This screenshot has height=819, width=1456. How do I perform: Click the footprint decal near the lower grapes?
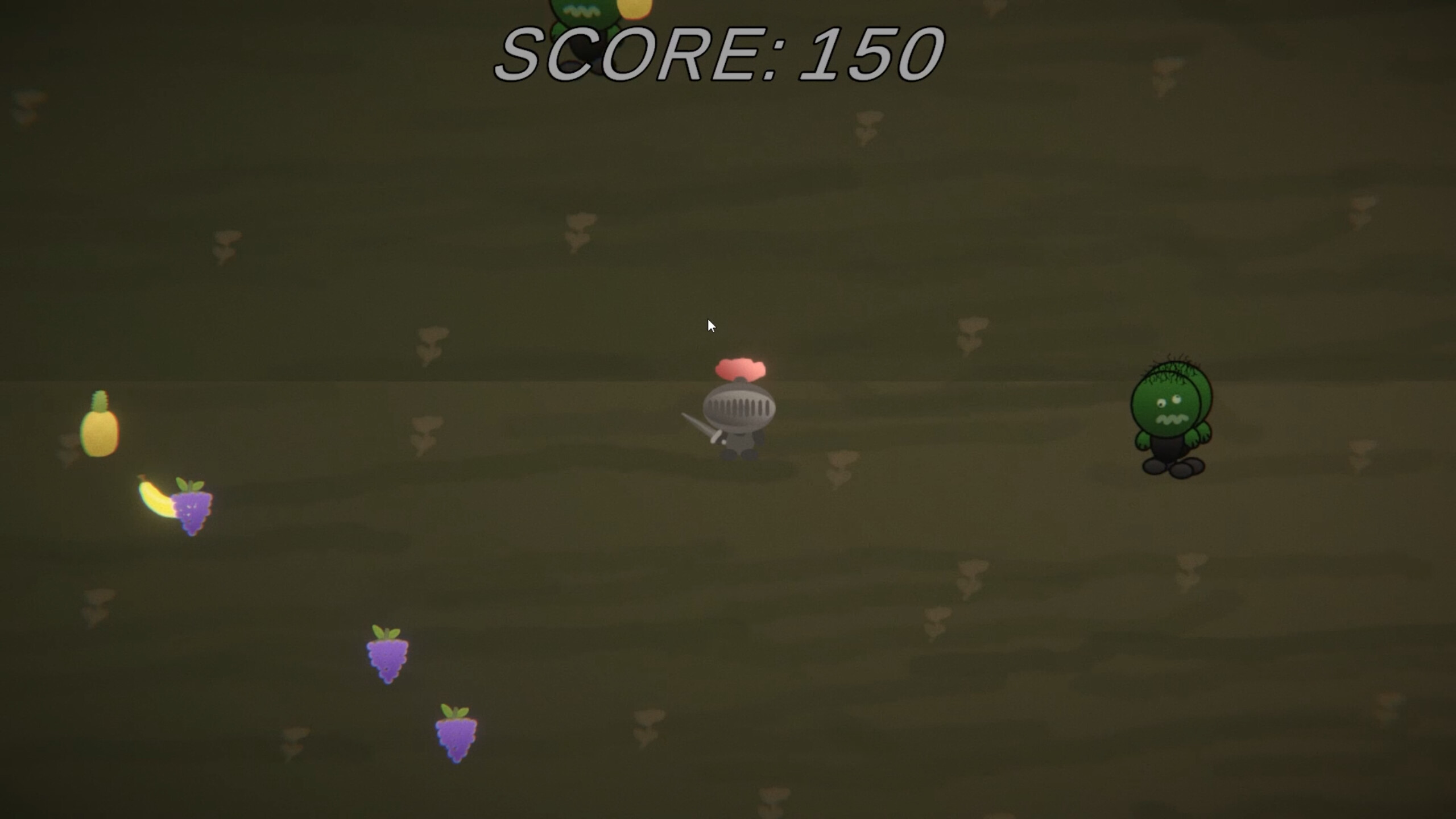click(293, 739)
